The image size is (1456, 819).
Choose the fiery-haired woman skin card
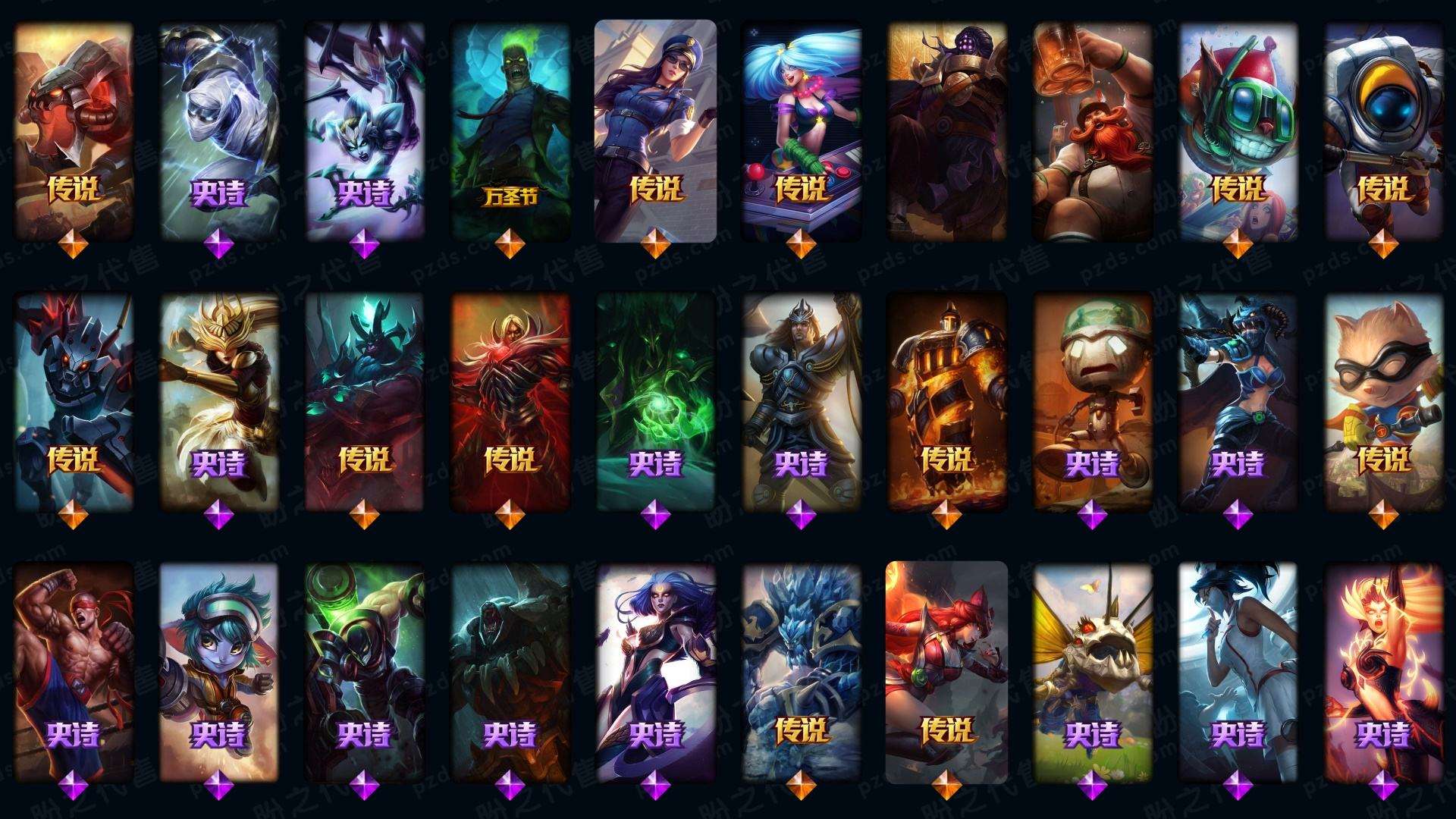(x=1384, y=671)
